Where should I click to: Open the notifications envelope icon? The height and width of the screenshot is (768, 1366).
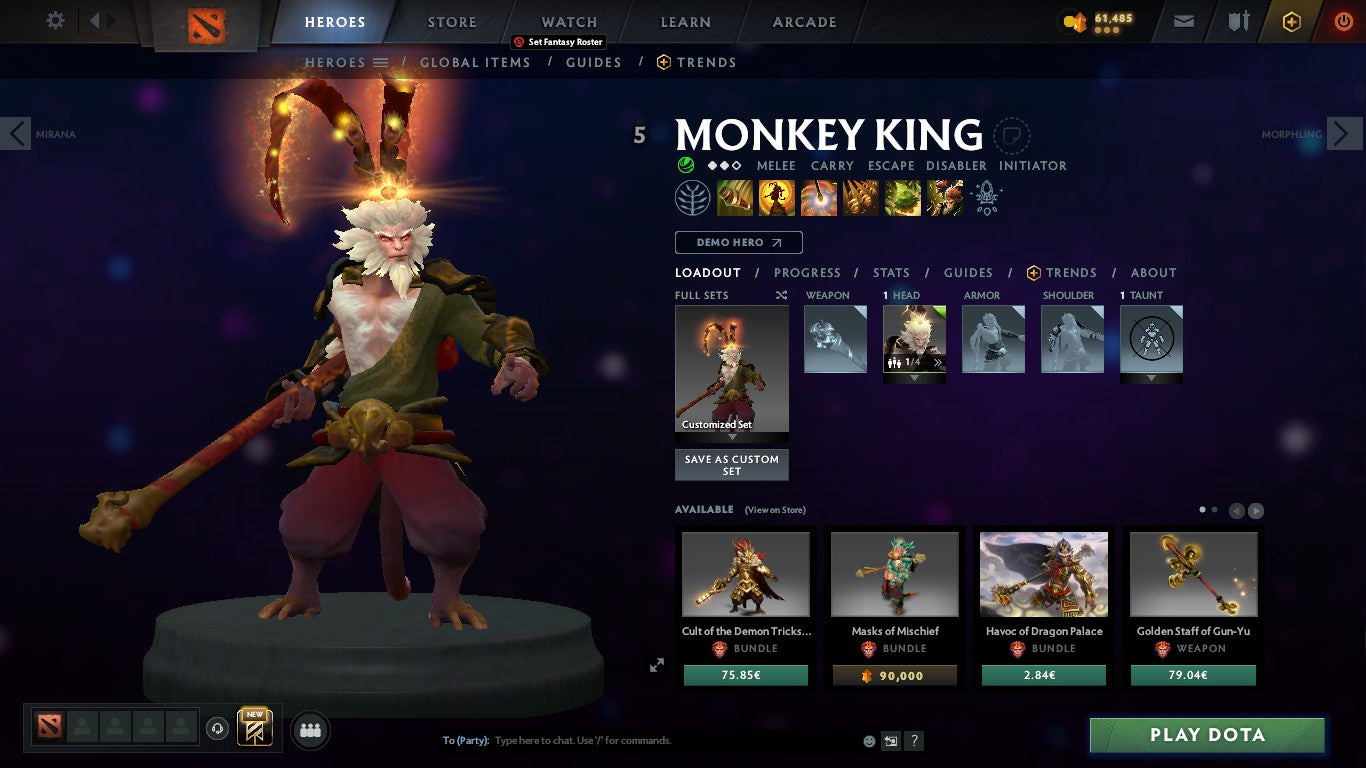click(x=1183, y=21)
